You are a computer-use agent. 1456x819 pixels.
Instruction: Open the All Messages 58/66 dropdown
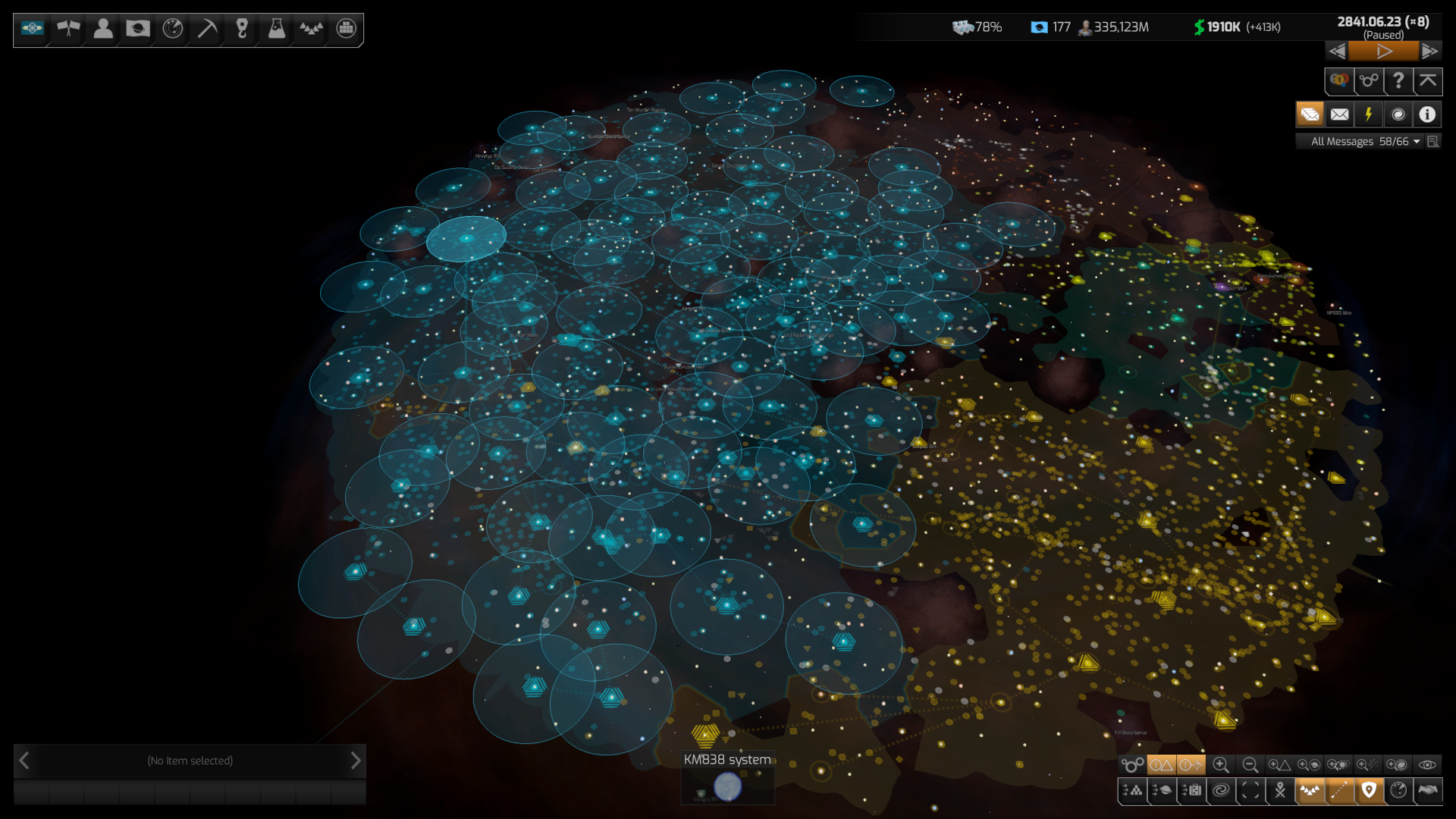tap(1361, 141)
